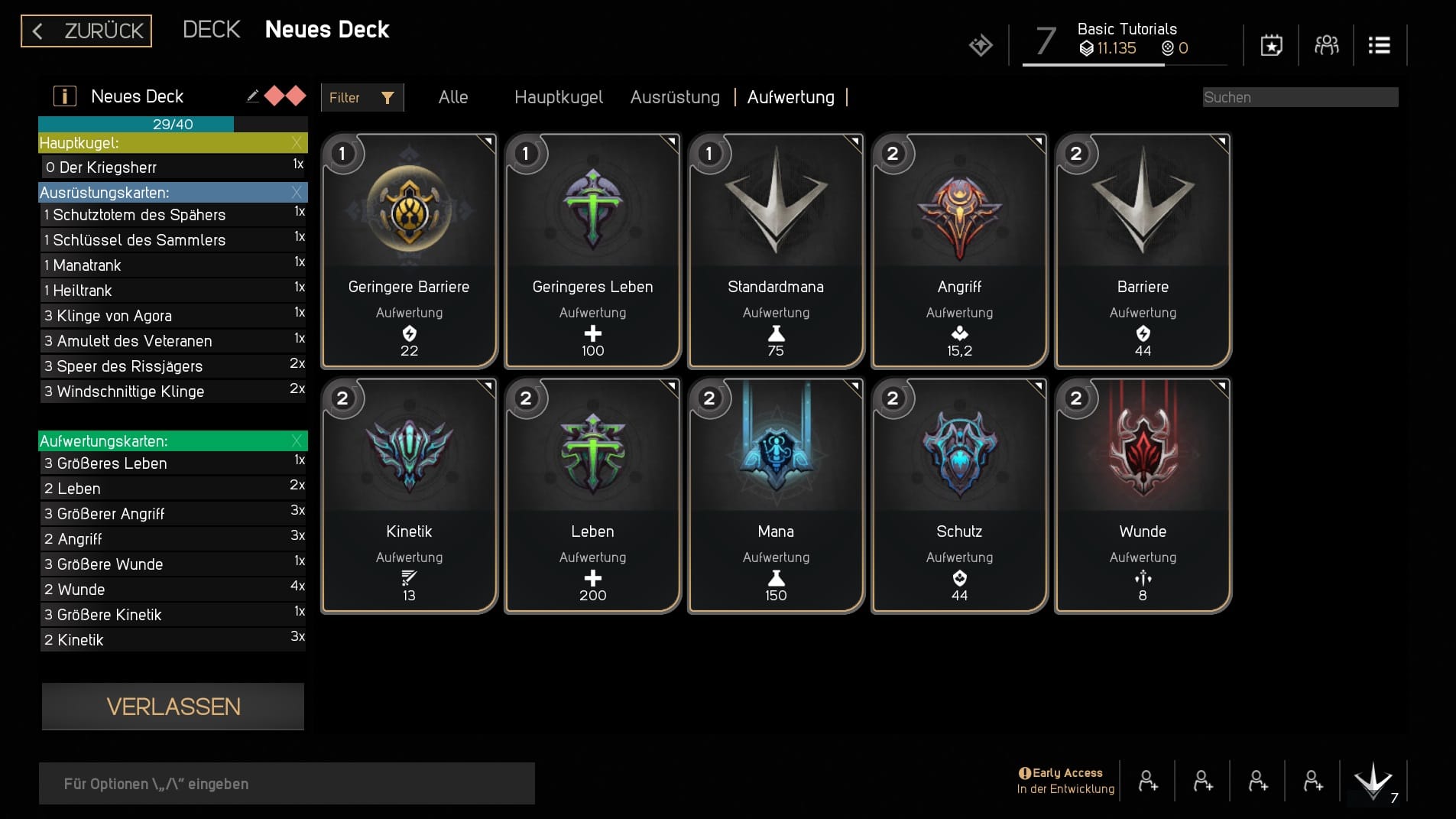Open the Filter dropdown
This screenshot has width=1456, height=819.
pos(362,98)
